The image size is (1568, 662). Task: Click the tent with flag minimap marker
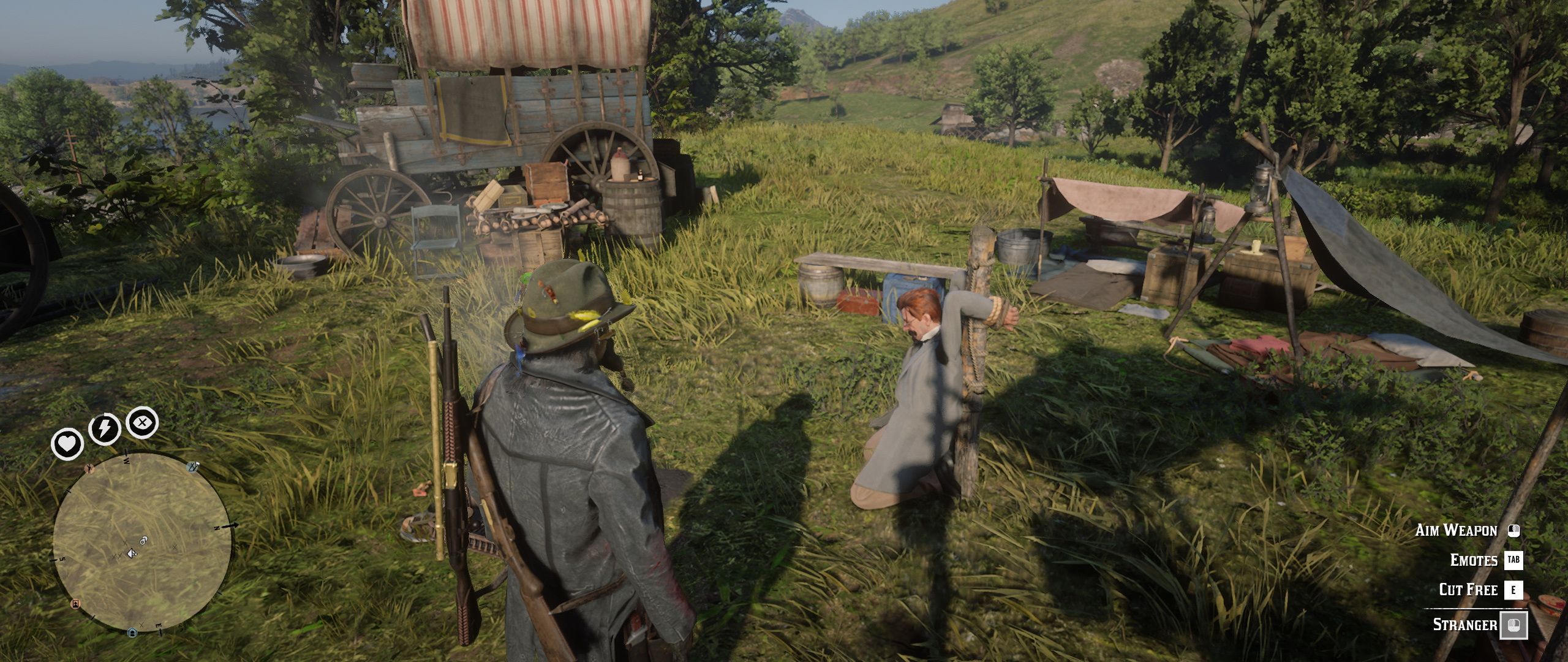[194, 467]
